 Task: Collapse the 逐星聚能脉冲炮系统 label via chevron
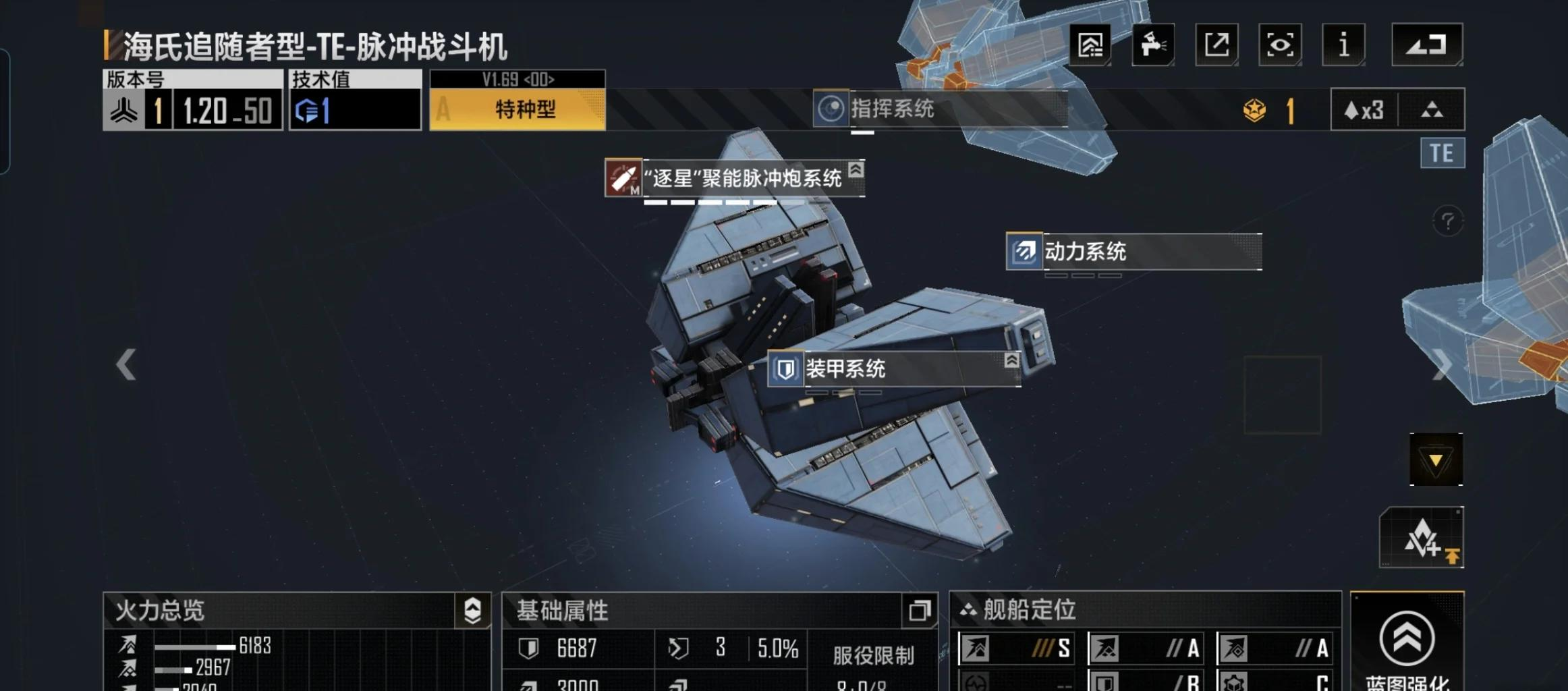click(856, 173)
